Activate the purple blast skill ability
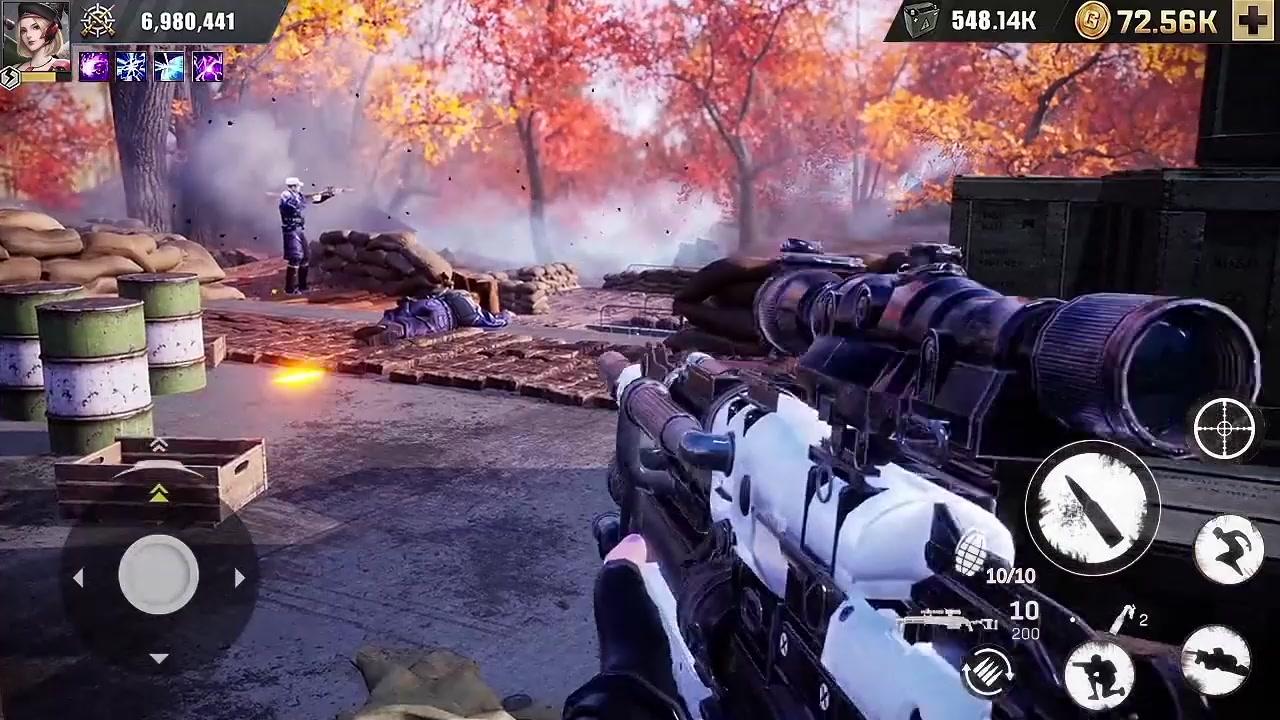1280x720 pixels. 92,68
